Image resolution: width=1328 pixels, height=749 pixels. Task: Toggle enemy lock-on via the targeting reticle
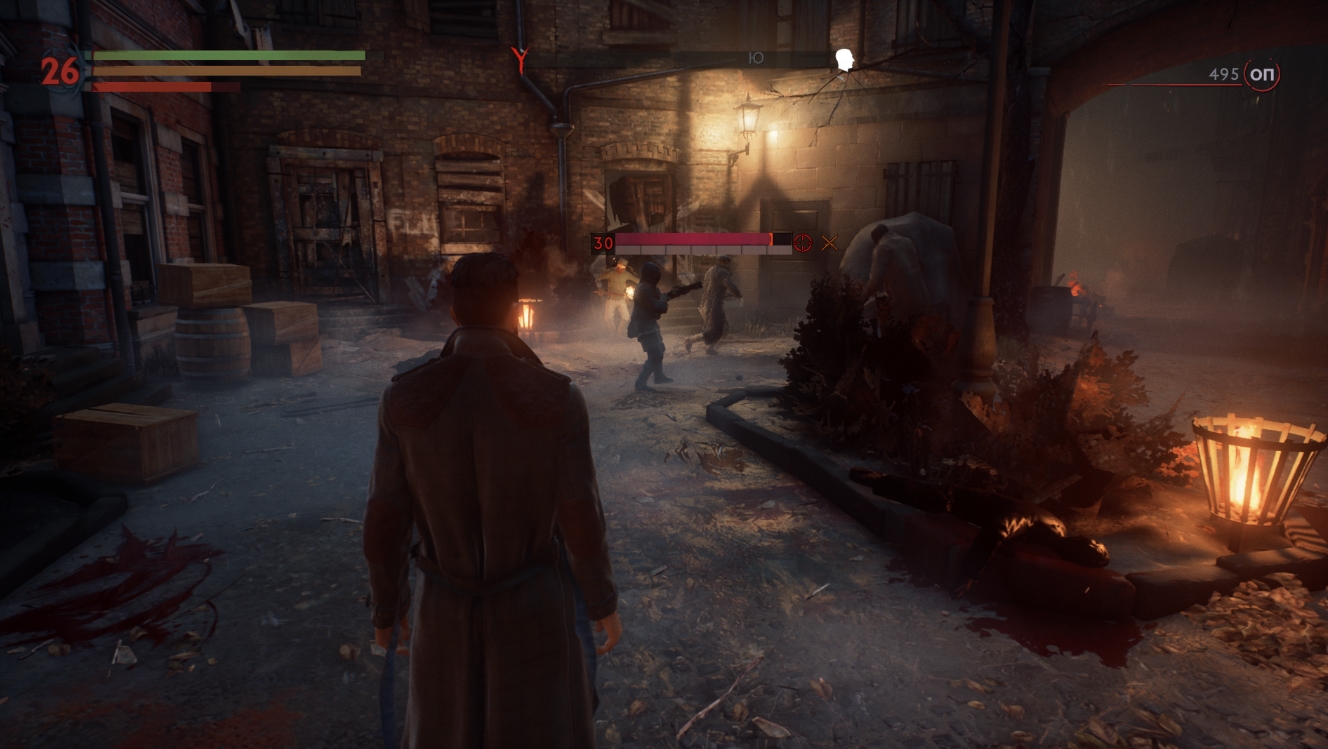coord(801,242)
